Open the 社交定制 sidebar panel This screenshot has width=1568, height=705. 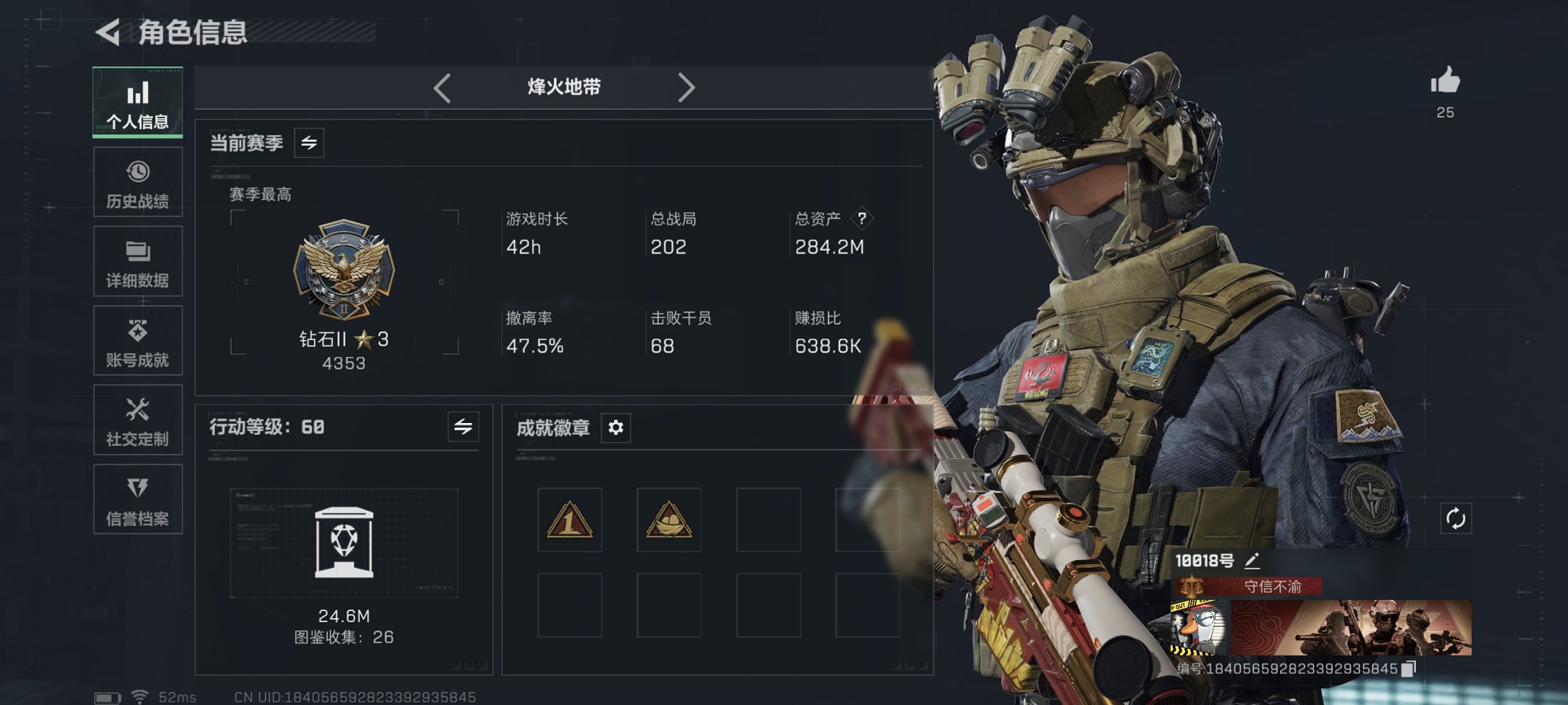click(137, 420)
